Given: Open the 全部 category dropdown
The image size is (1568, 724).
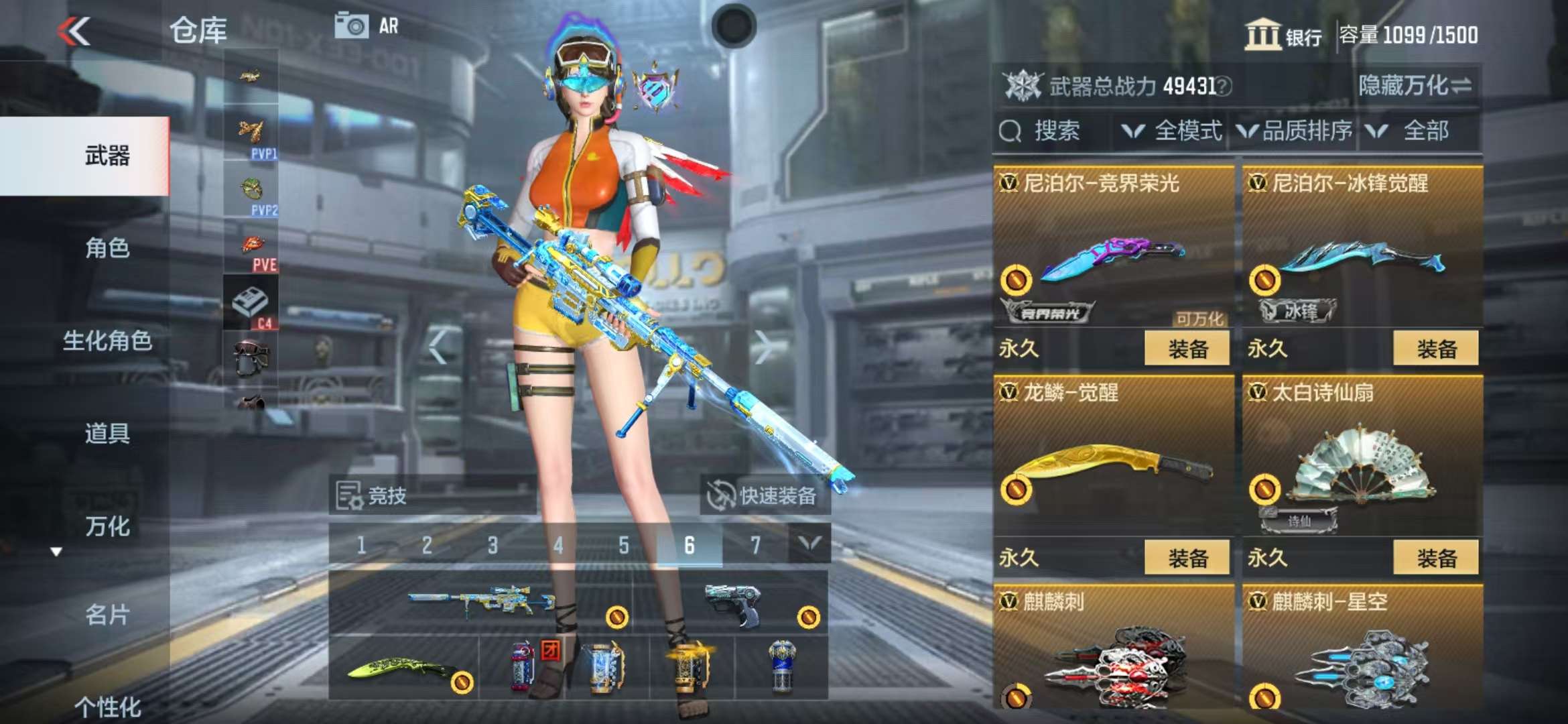Looking at the screenshot, I should tap(1414, 131).
